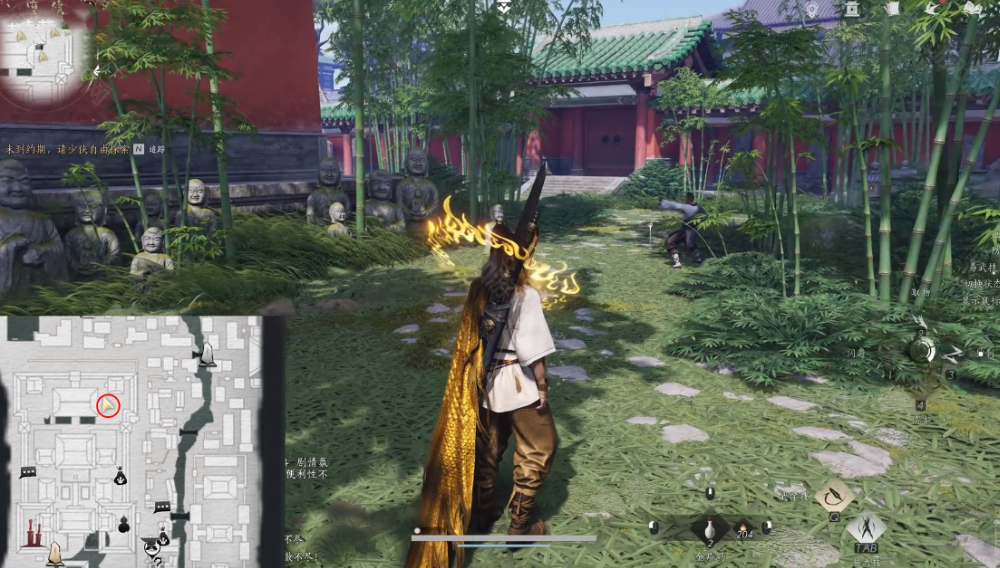Activate the Q swirl skill diamond
Image resolution: width=1000 pixels, height=568 pixels.
click(x=833, y=494)
